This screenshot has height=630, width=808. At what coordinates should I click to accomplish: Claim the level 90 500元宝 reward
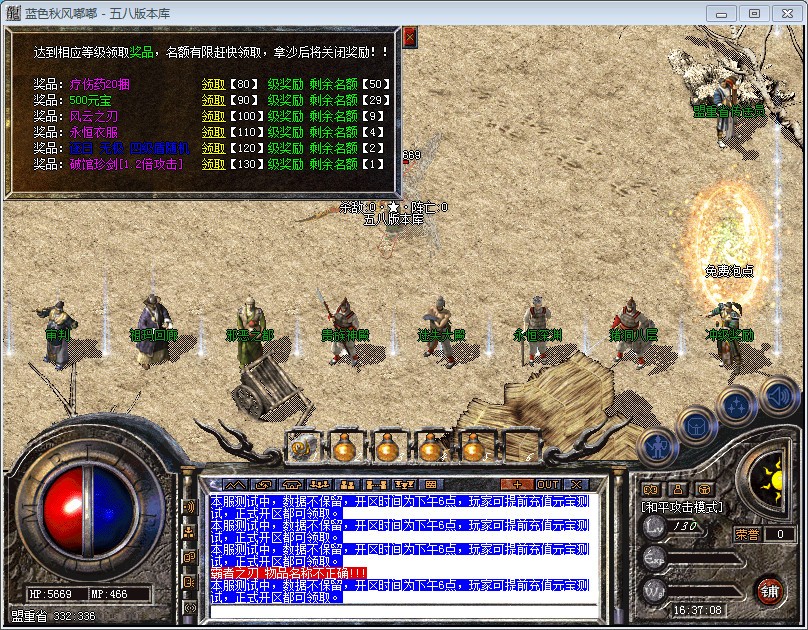point(213,100)
